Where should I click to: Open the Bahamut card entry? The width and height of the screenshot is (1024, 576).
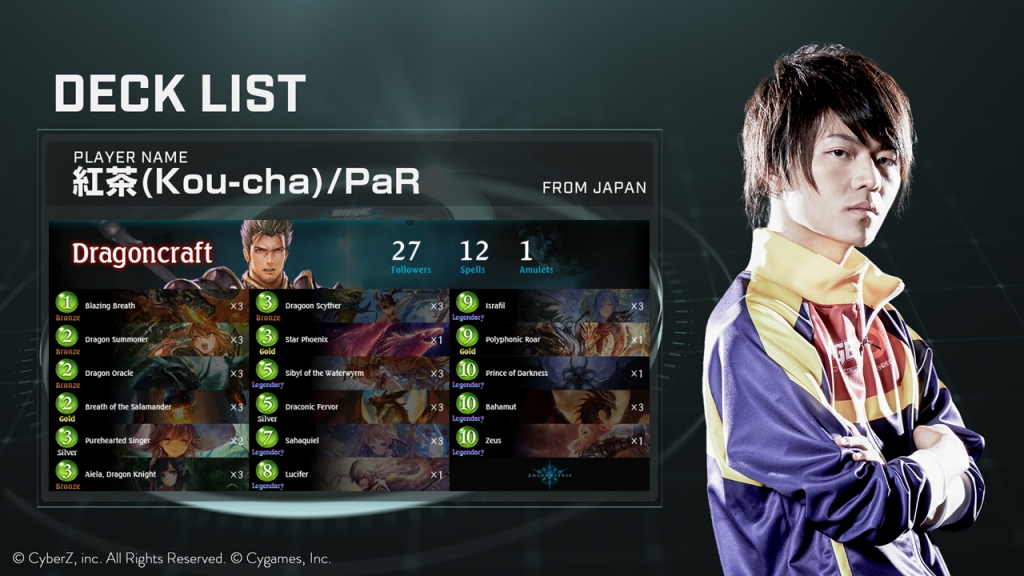550,407
